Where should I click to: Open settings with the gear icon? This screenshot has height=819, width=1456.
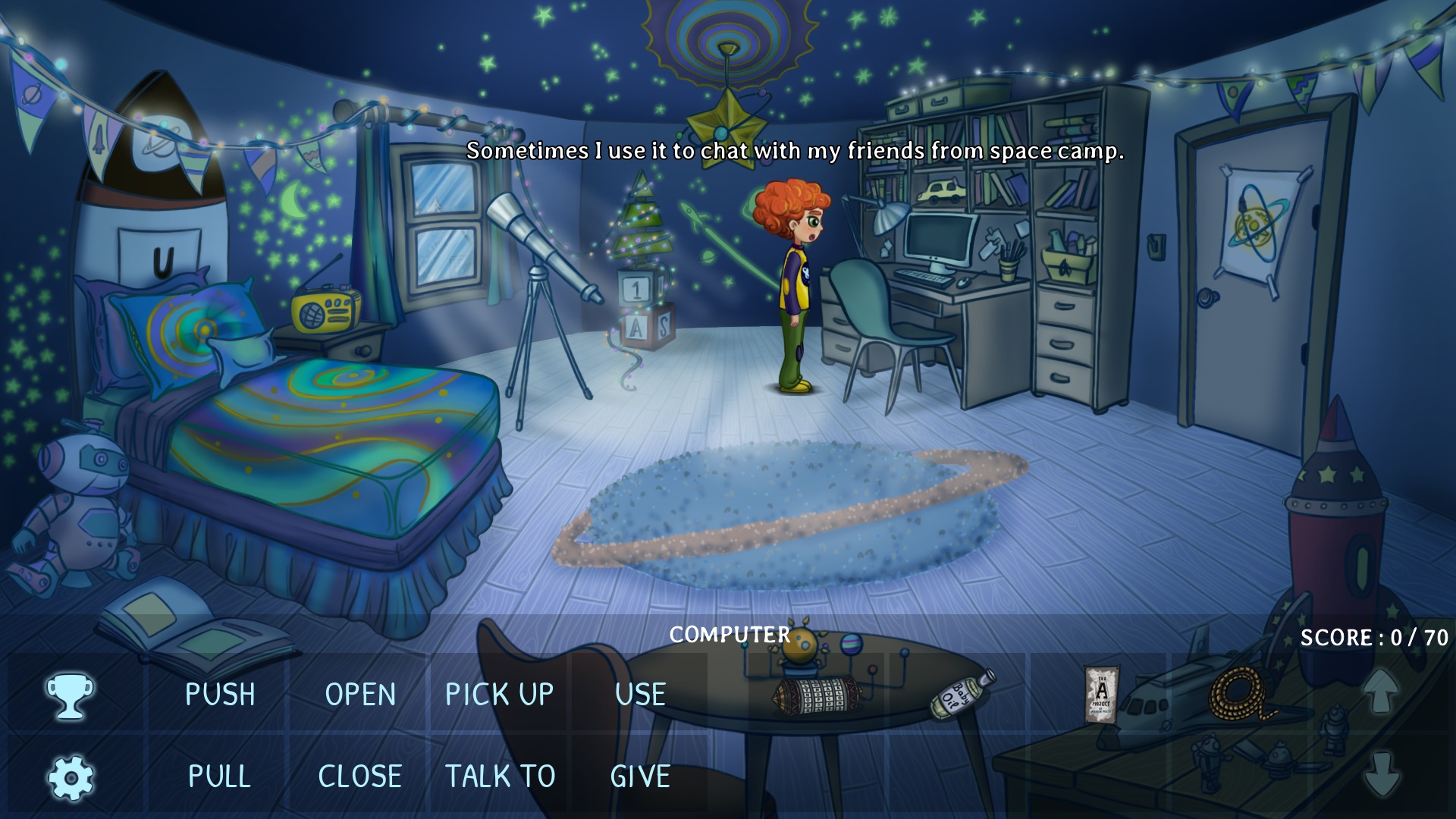point(71,778)
